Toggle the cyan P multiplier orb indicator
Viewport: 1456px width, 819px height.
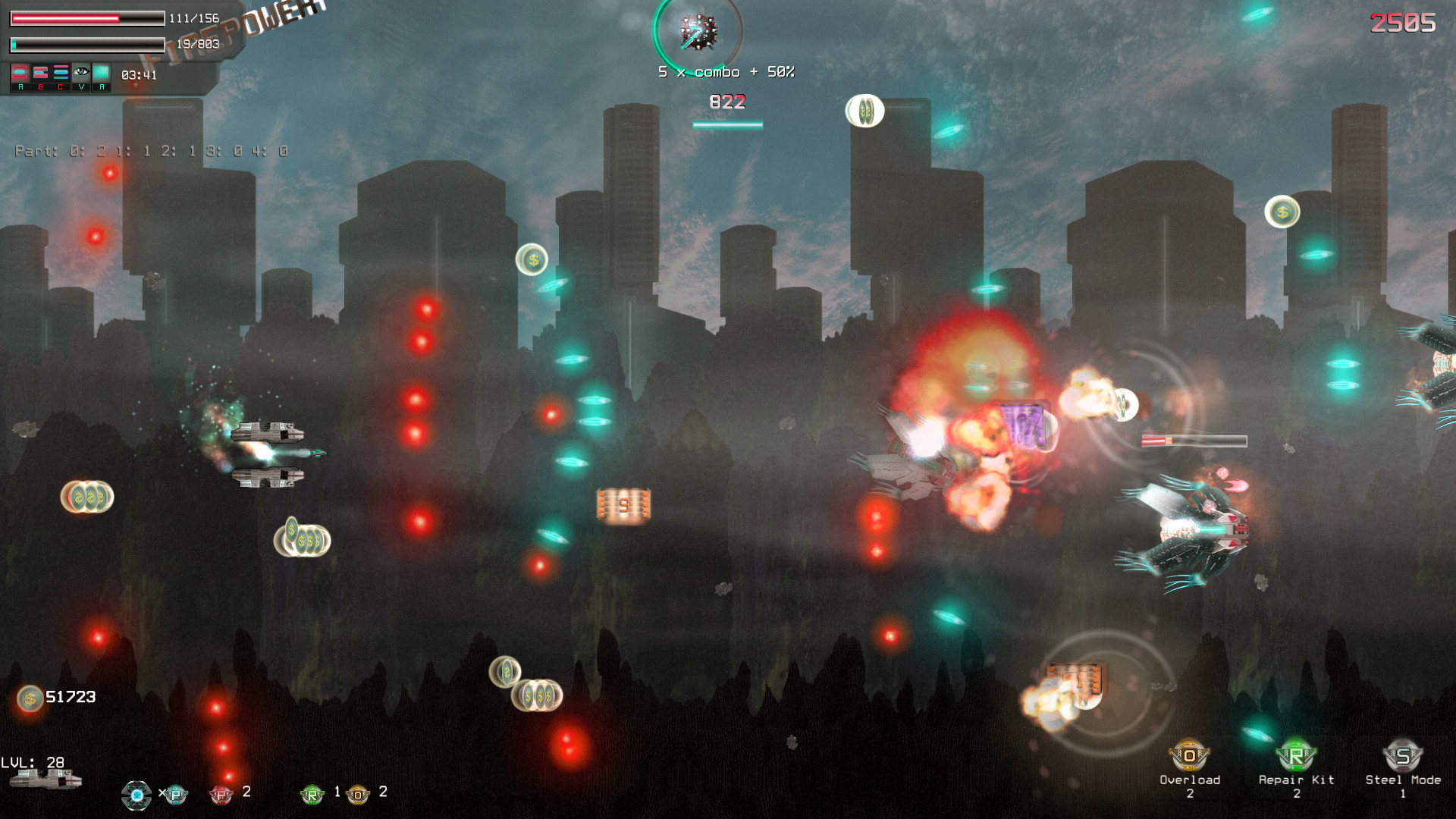(x=174, y=794)
